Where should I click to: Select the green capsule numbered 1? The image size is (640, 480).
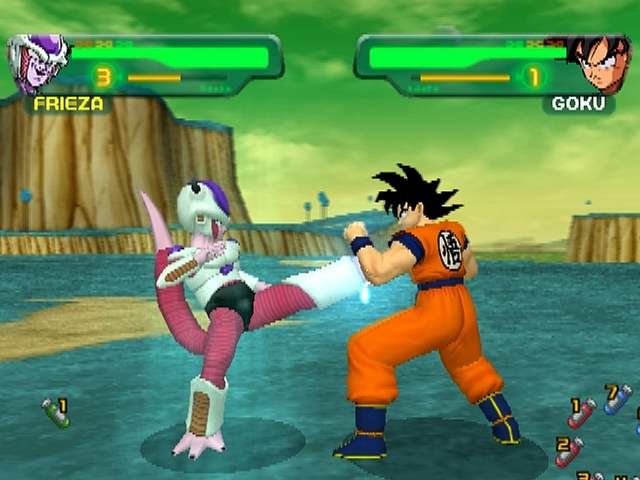click(x=55, y=412)
